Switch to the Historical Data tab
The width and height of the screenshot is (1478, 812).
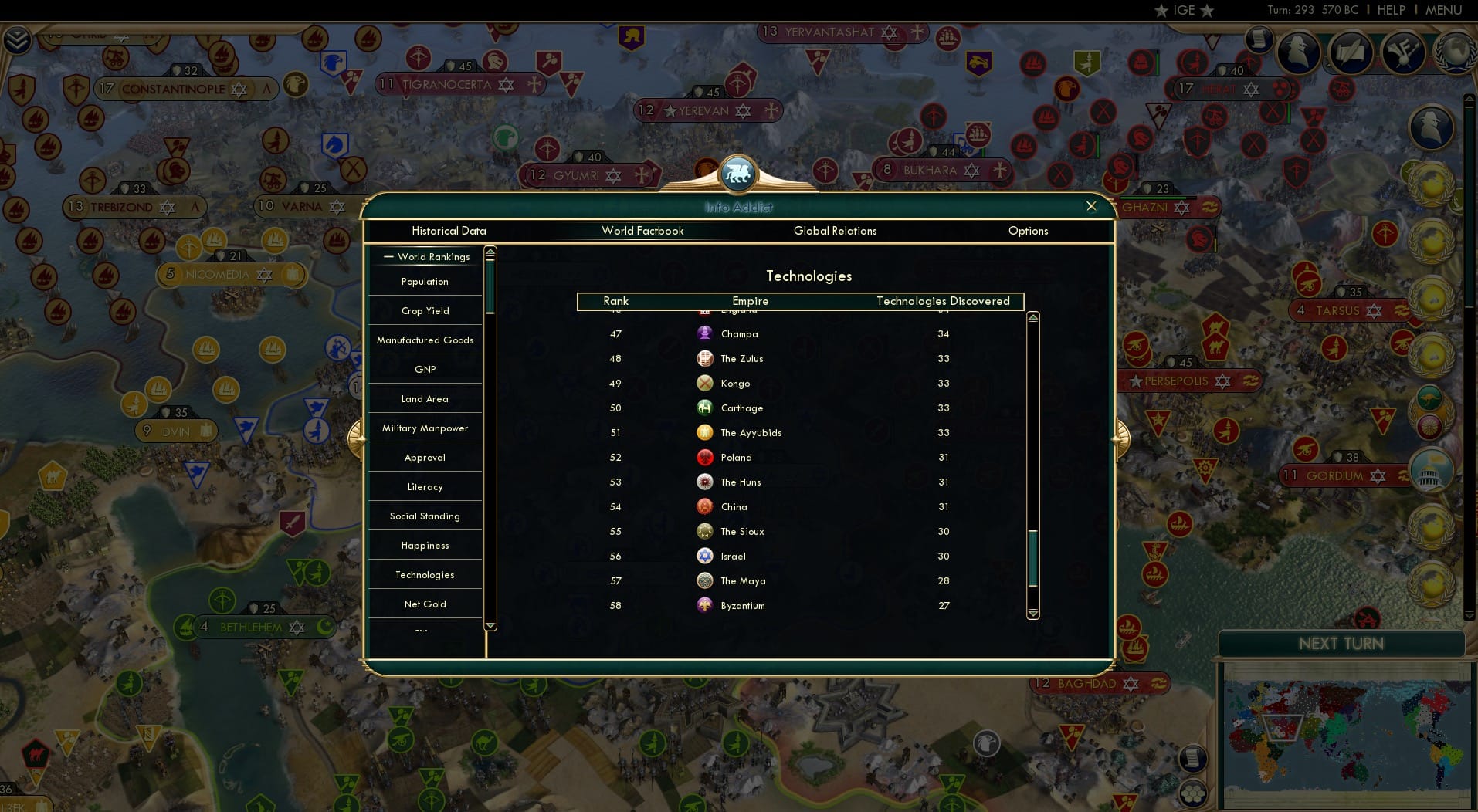point(449,231)
